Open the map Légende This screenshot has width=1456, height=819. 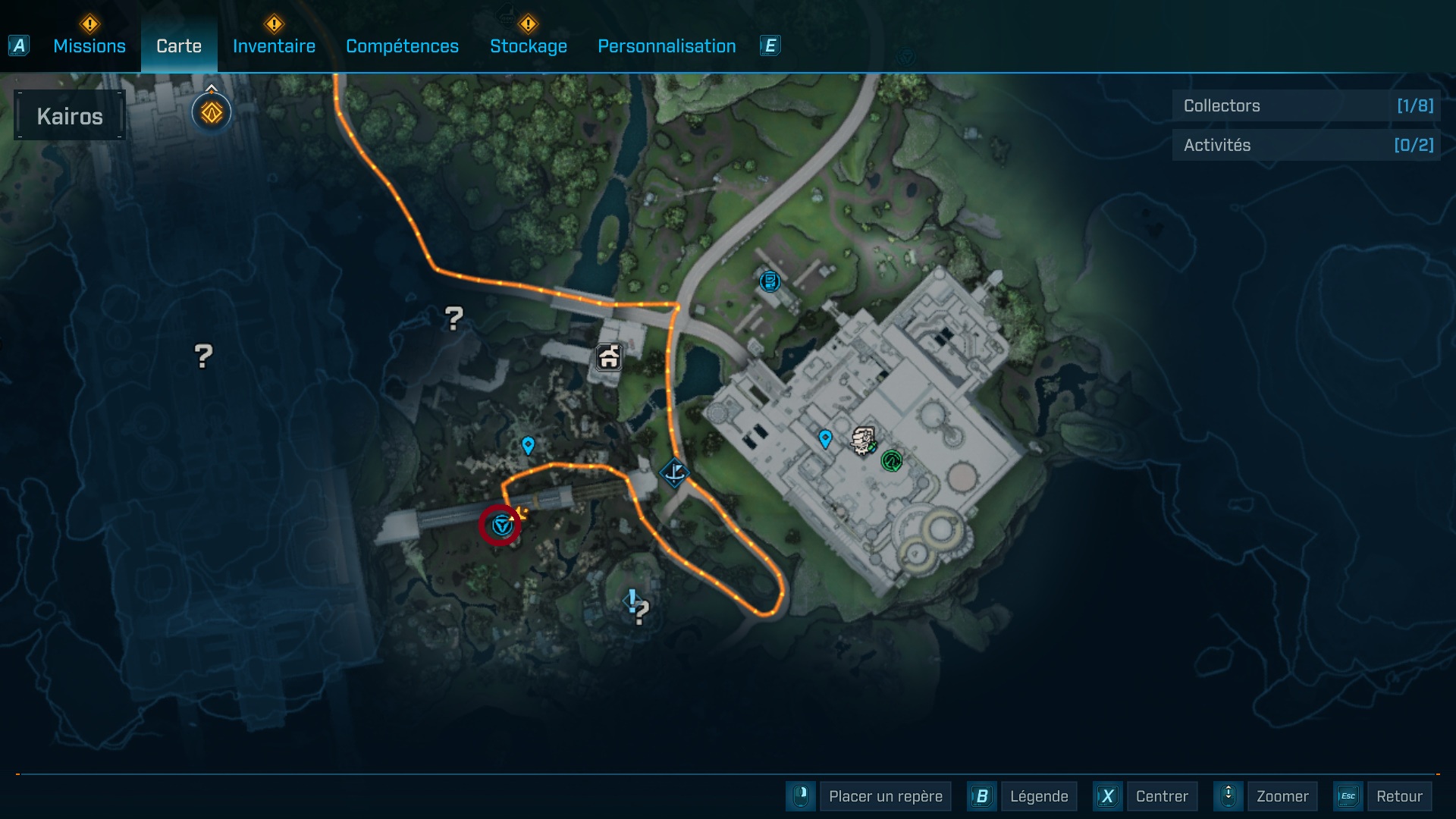1038,796
